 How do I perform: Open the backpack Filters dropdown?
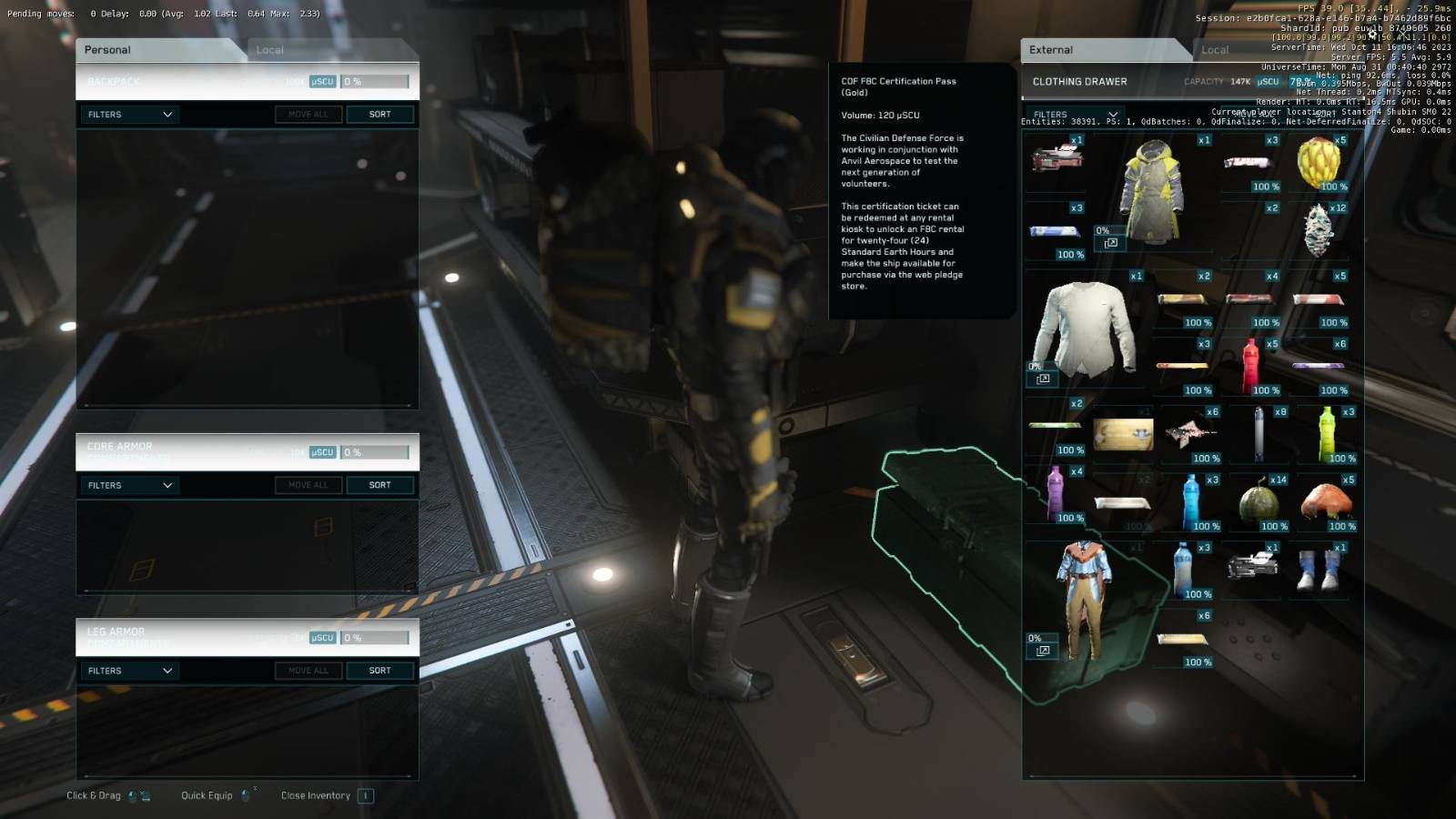(129, 115)
